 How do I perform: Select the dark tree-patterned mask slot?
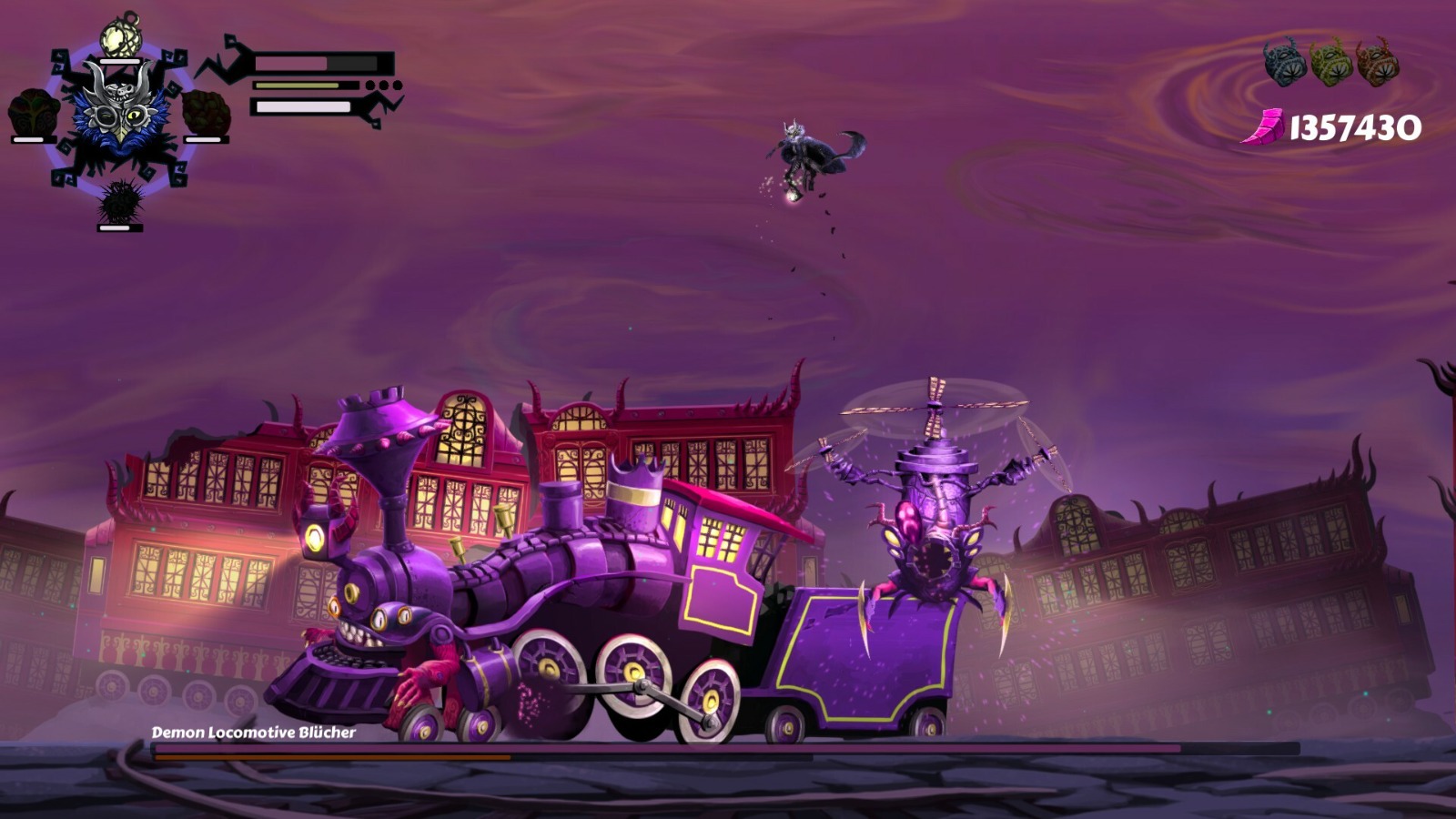pyautogui.click(x=33, y=111)
